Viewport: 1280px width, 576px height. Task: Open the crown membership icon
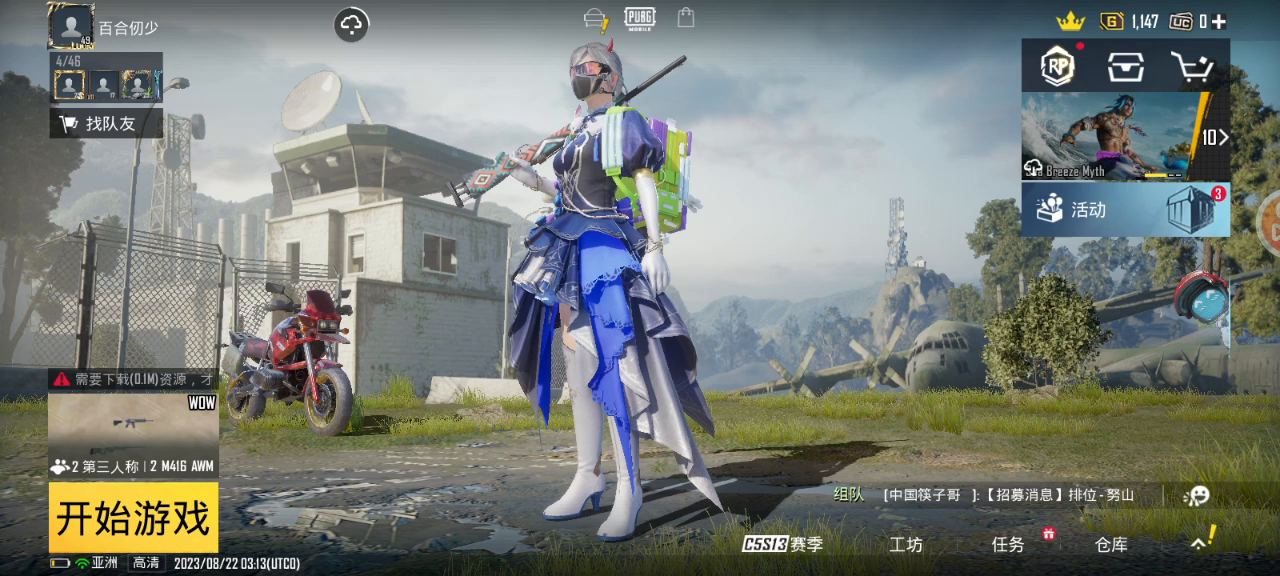(1070, 21)
